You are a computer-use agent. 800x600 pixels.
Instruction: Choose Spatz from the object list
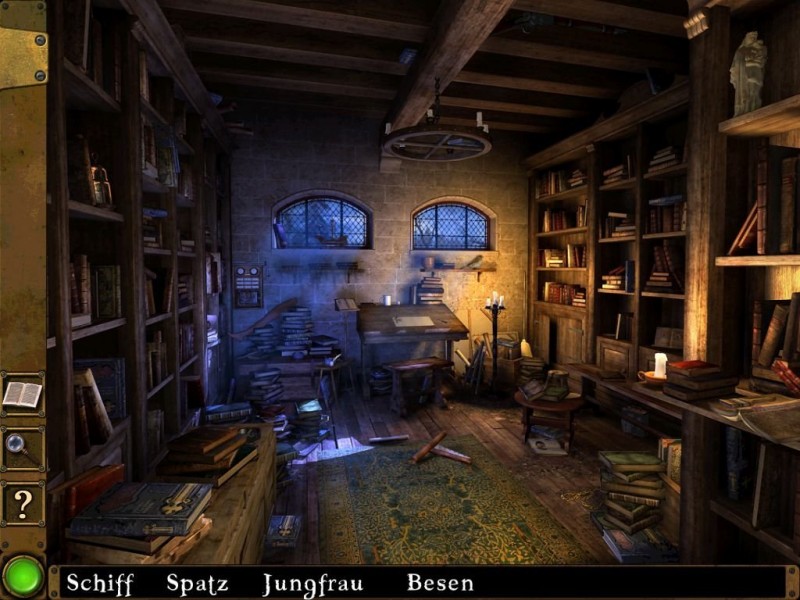[197, 583]
